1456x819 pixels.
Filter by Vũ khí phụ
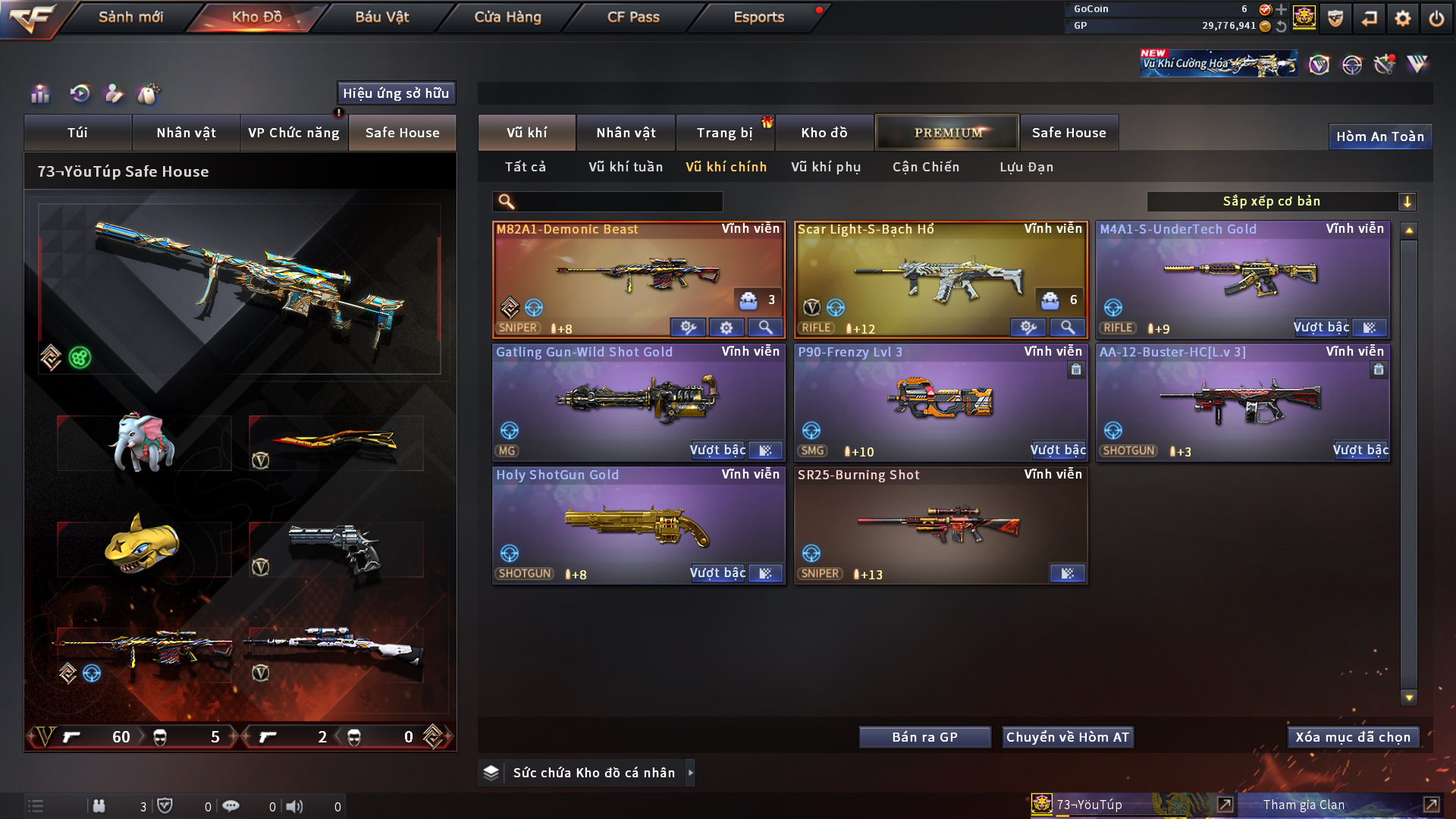click(x=826, y=167)
